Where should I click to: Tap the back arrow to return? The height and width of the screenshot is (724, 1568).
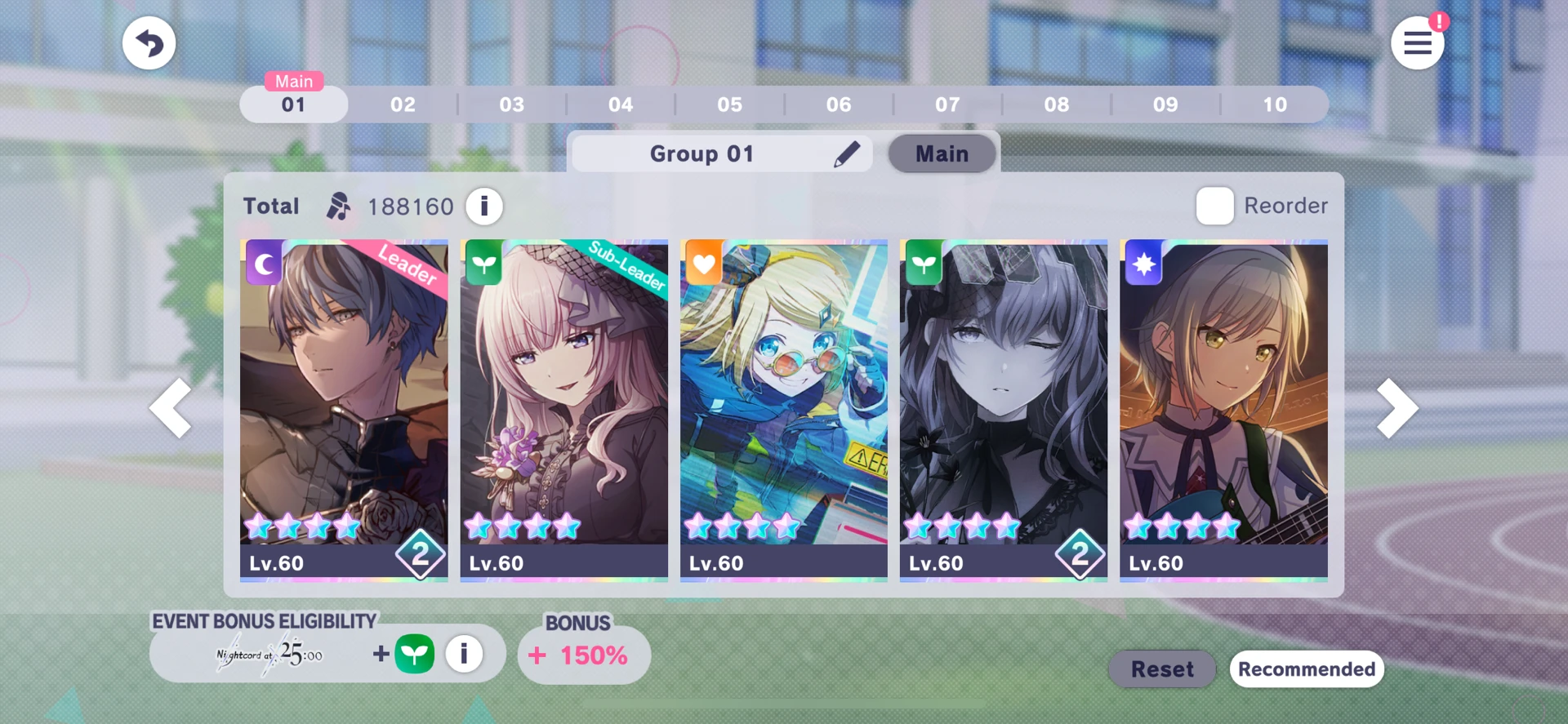[149, 42]
